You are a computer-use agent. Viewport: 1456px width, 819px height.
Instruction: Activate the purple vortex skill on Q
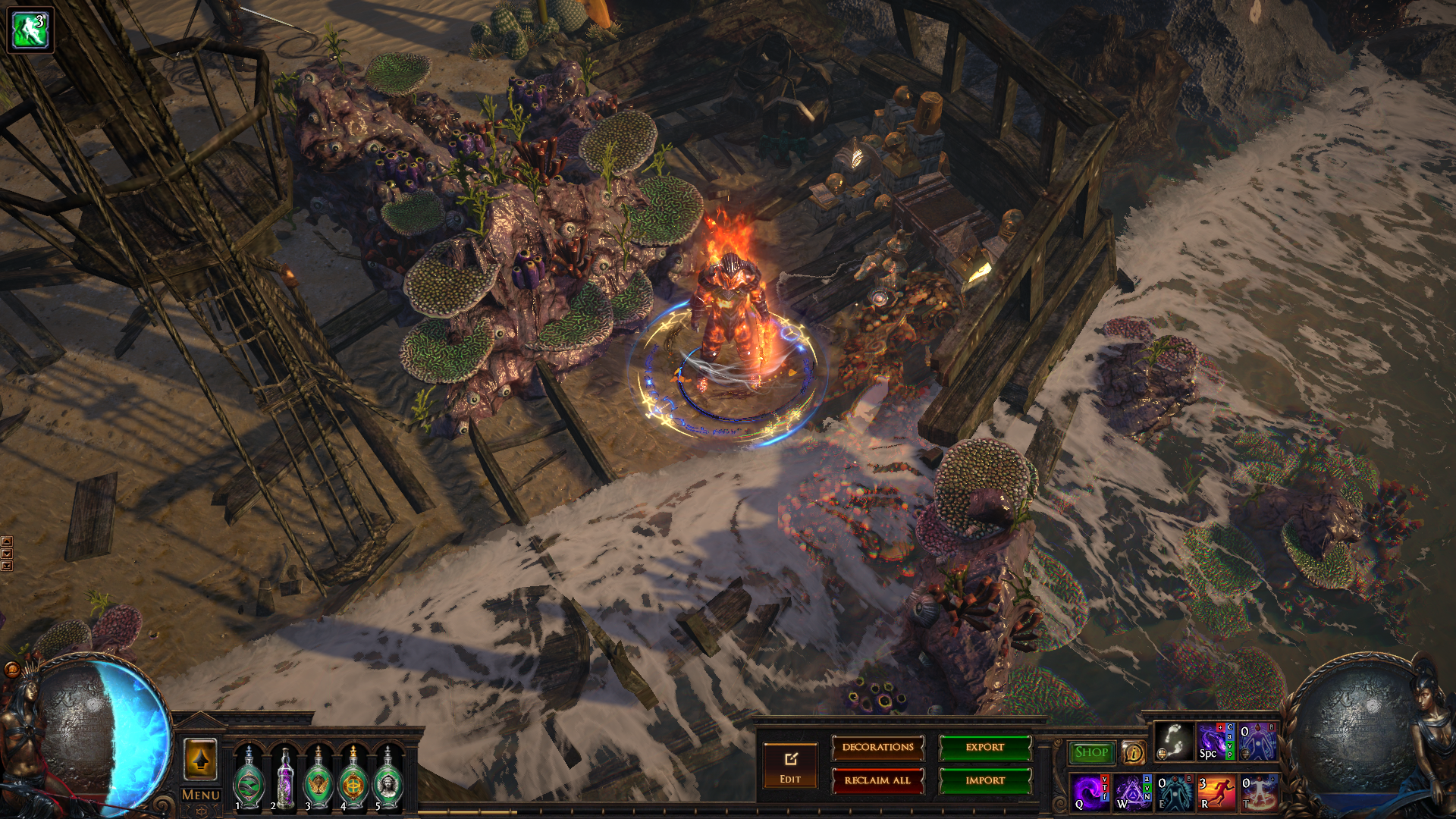point(1090,792)
